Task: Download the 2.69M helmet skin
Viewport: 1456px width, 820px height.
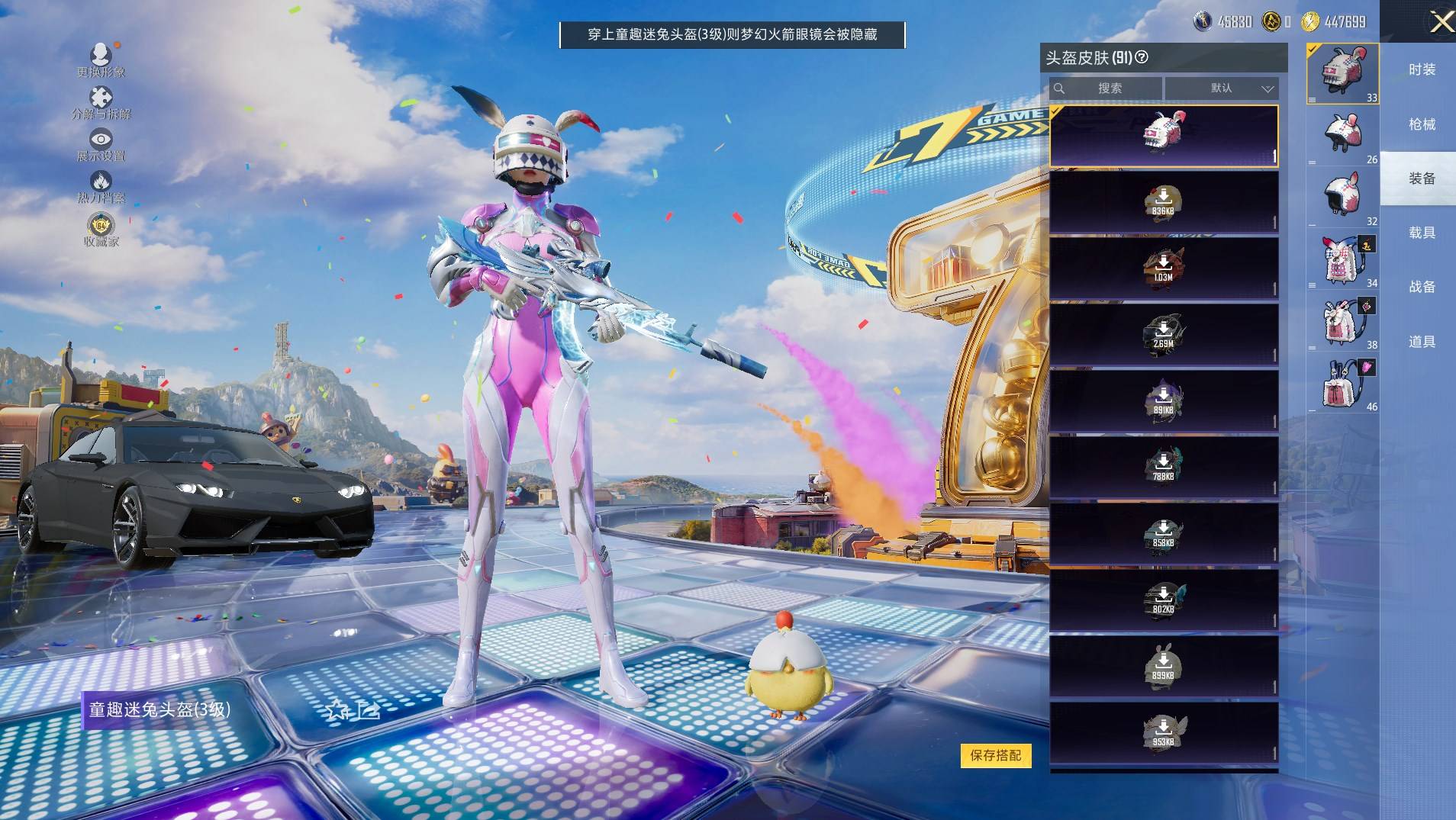Action: 1163,335
